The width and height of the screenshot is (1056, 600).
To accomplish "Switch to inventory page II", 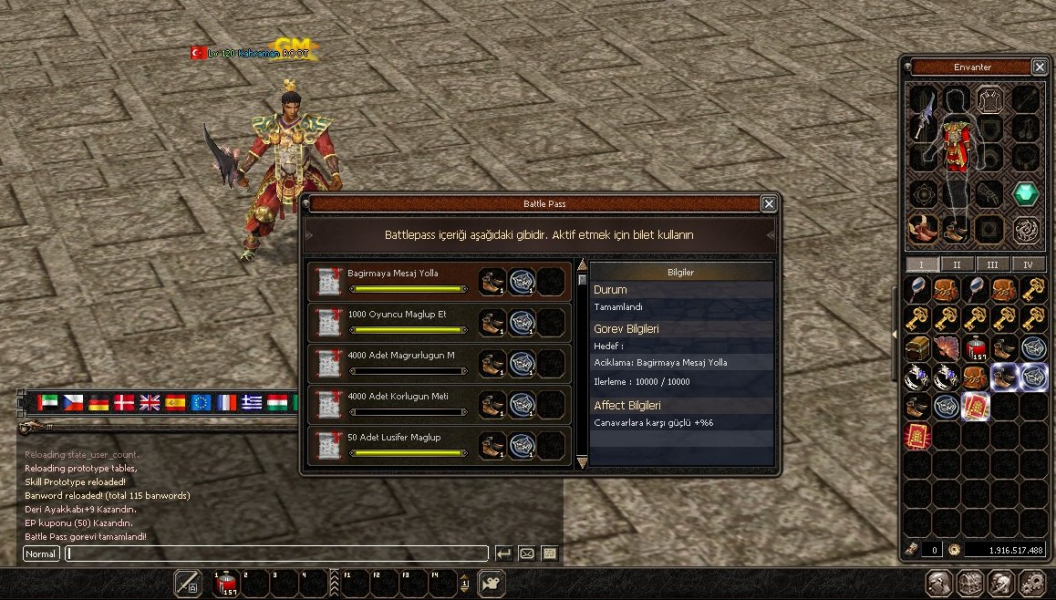I will pyautogui.click(x=956, y=265).
